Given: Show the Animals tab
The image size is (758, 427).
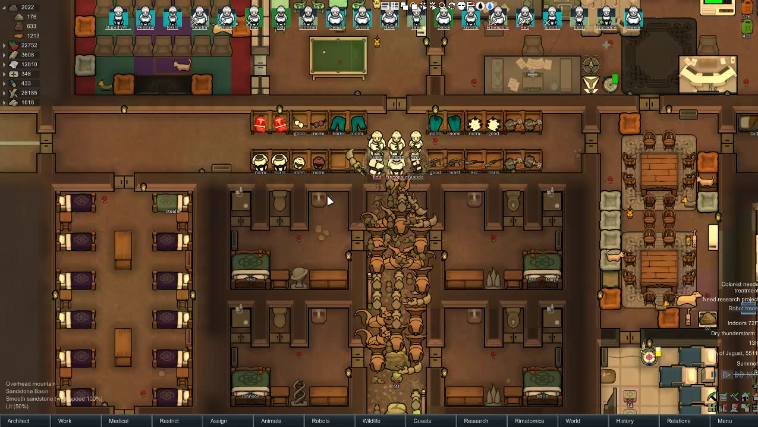Looking at the screenshot, I should click(271, 421).
